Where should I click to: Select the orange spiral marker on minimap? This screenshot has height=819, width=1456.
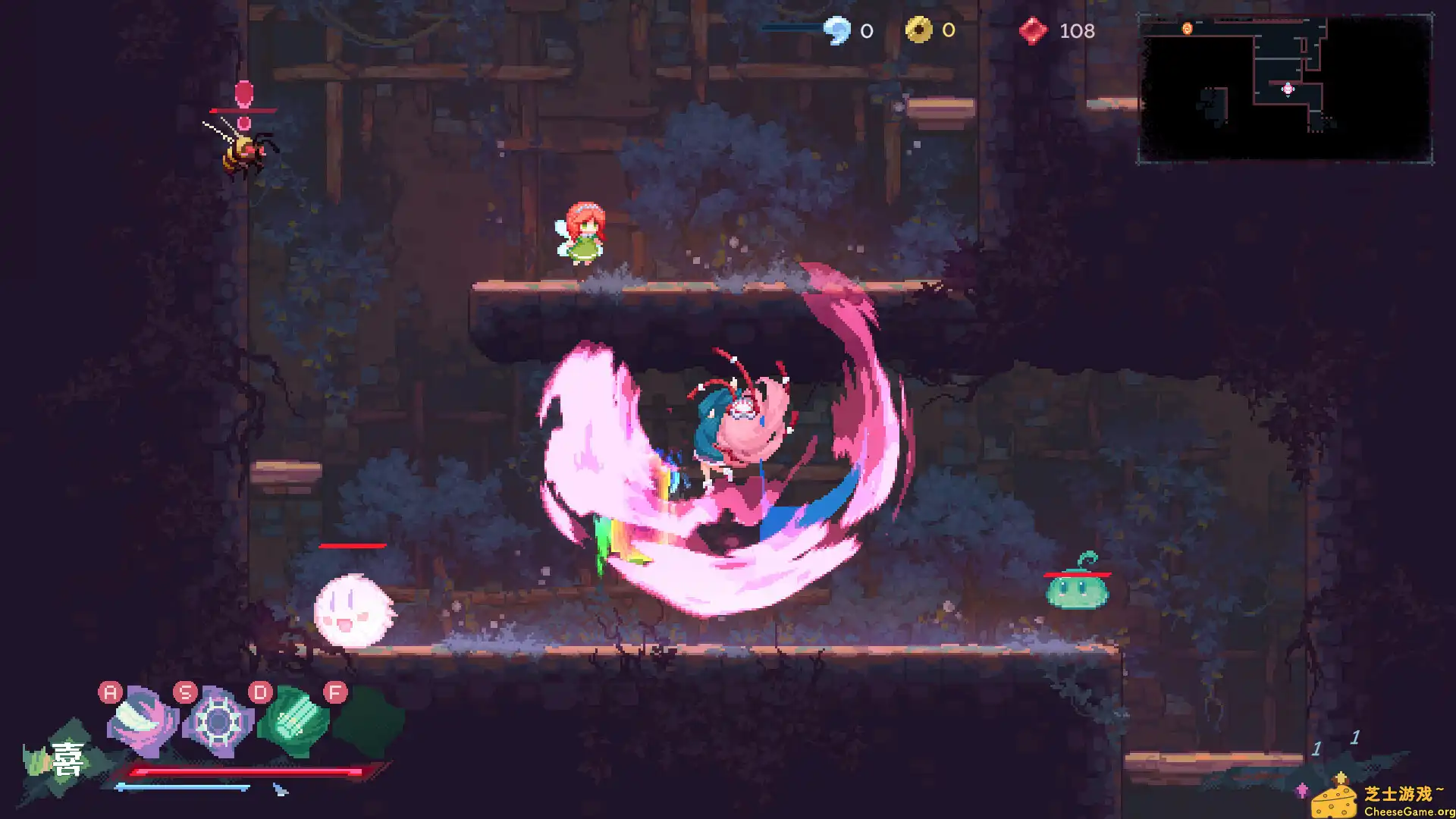[x=1187, y=29]
